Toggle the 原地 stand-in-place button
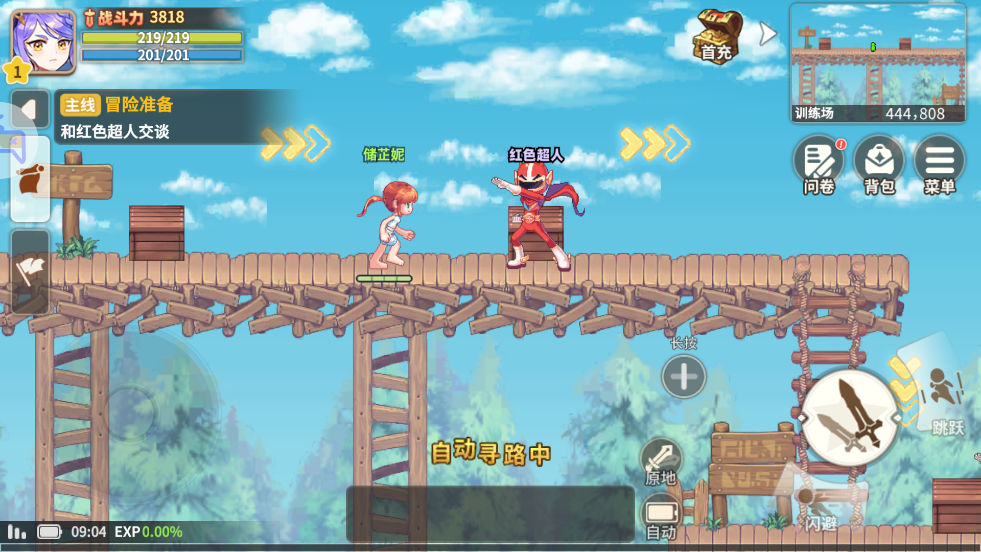This screenshot has height=552, width=981. pyautogui.click(x=660, y=461)
